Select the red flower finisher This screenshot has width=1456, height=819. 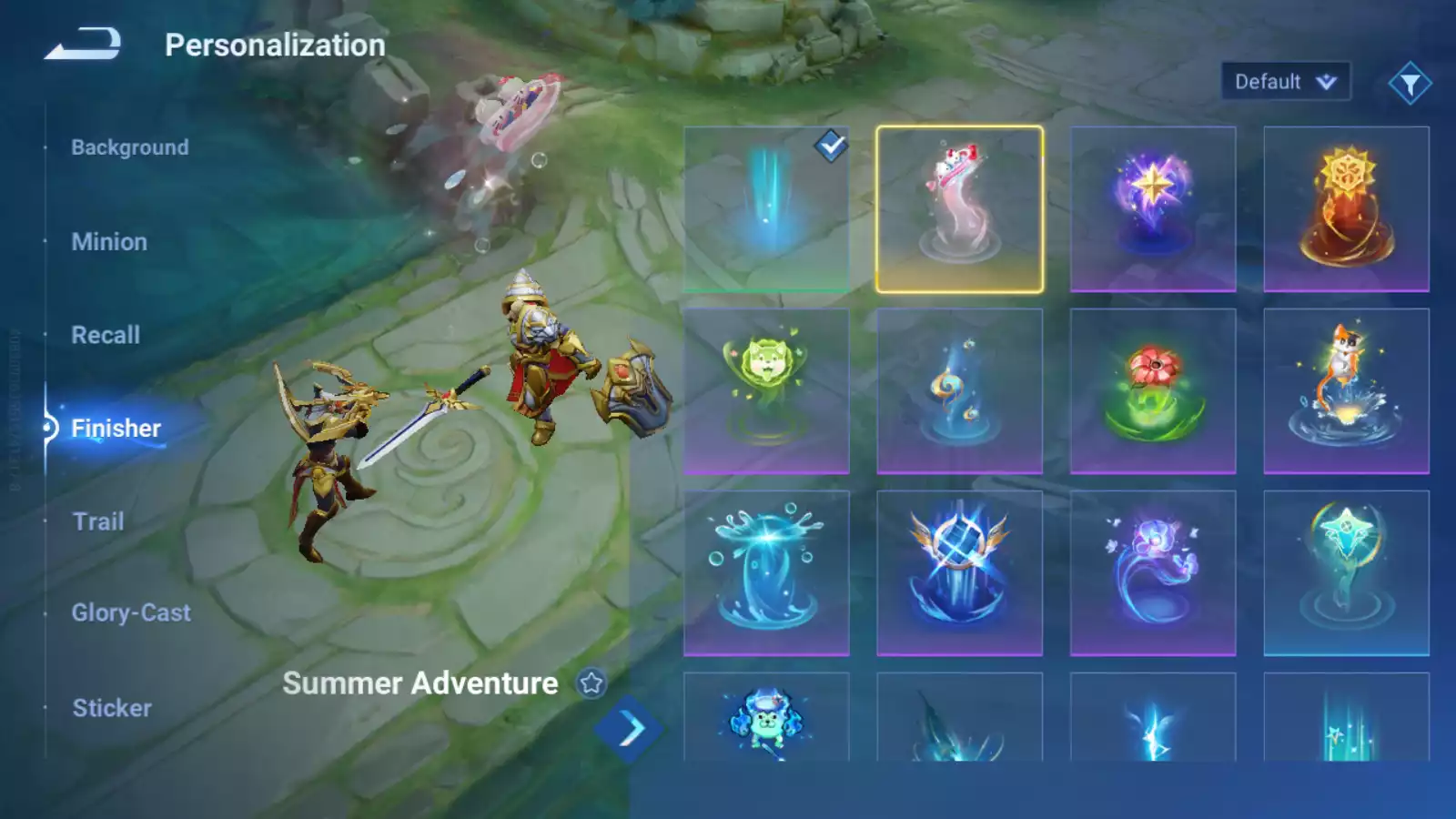[x=1153, y=391]
